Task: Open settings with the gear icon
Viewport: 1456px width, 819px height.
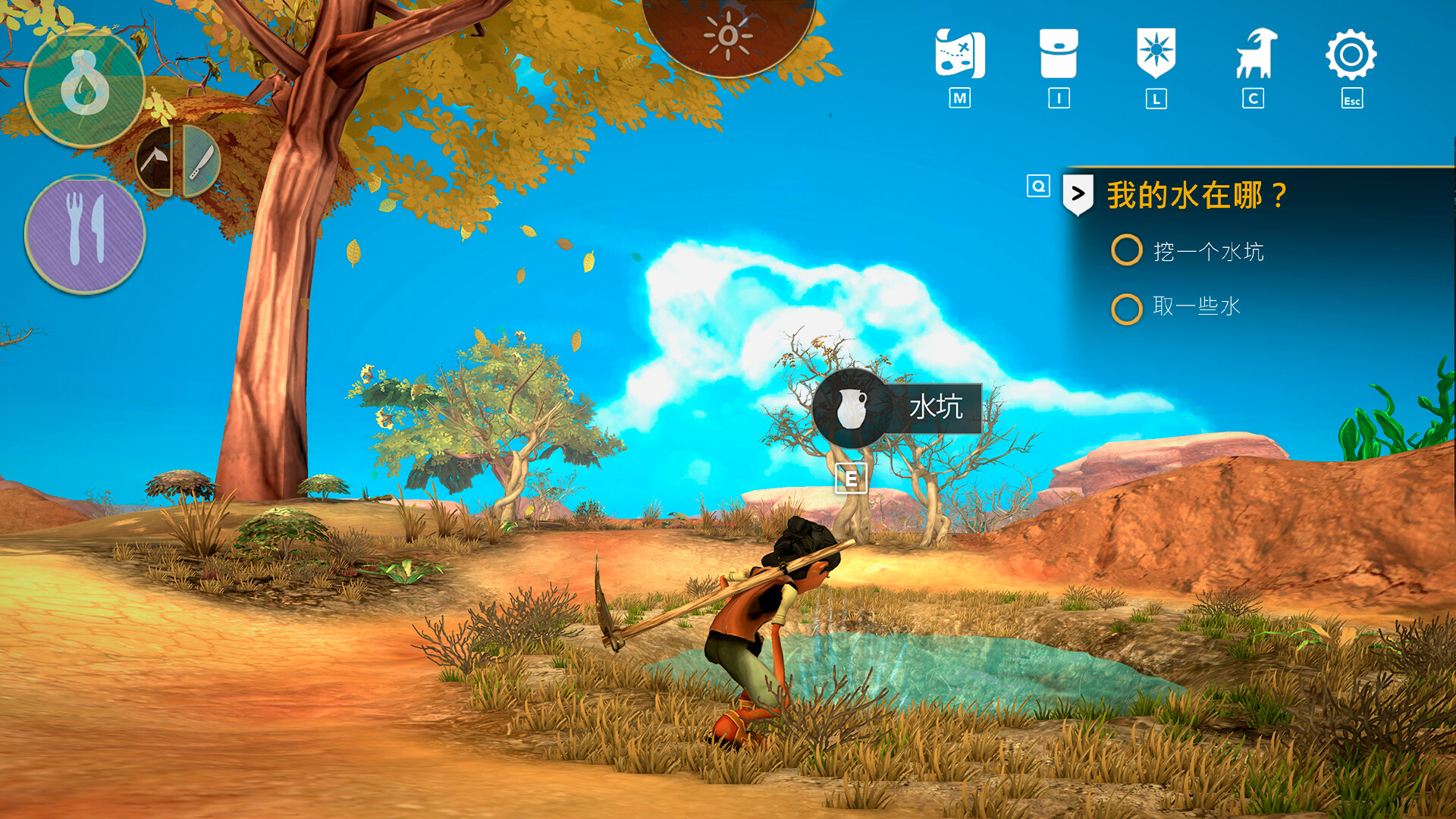Action: (1351, 55)
